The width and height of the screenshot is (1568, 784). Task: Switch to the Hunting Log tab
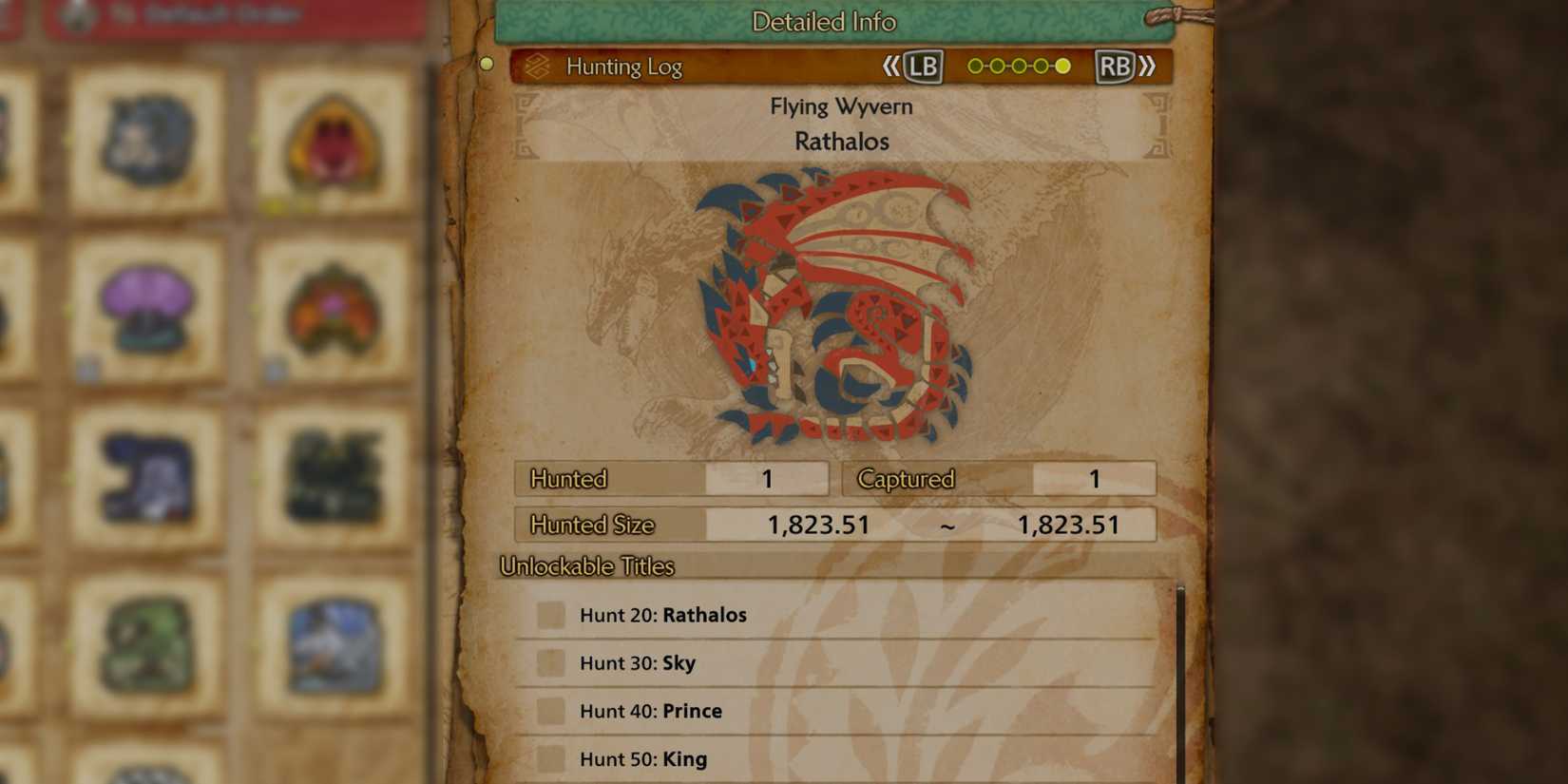(x=624, y=67)
